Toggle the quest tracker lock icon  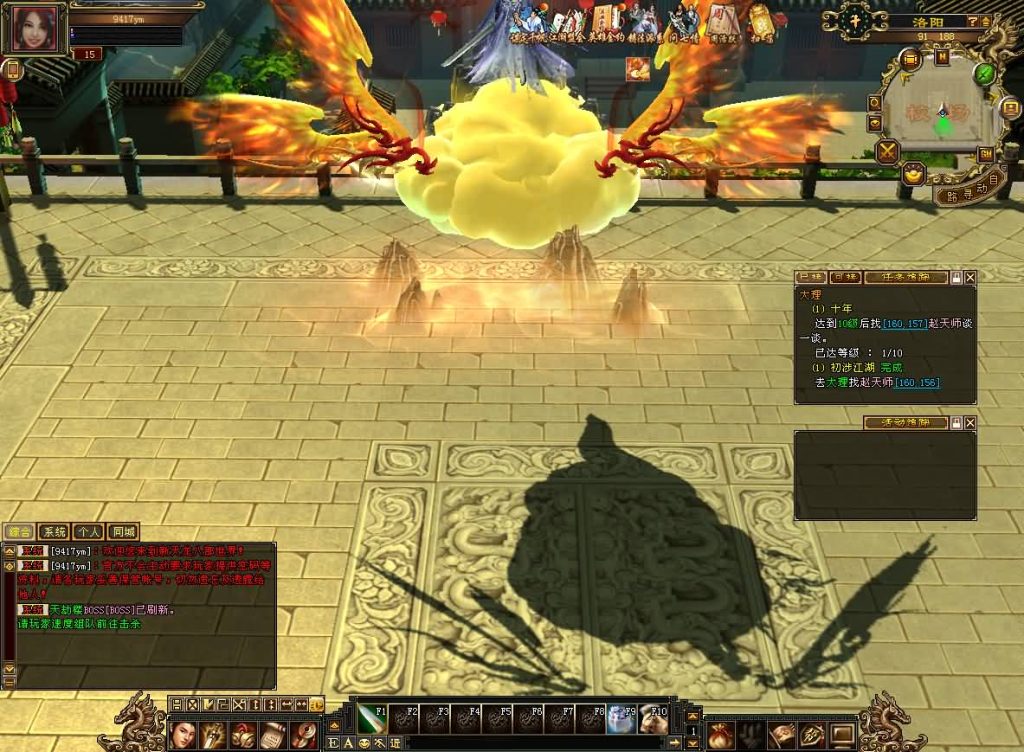[x=956, y=277]
